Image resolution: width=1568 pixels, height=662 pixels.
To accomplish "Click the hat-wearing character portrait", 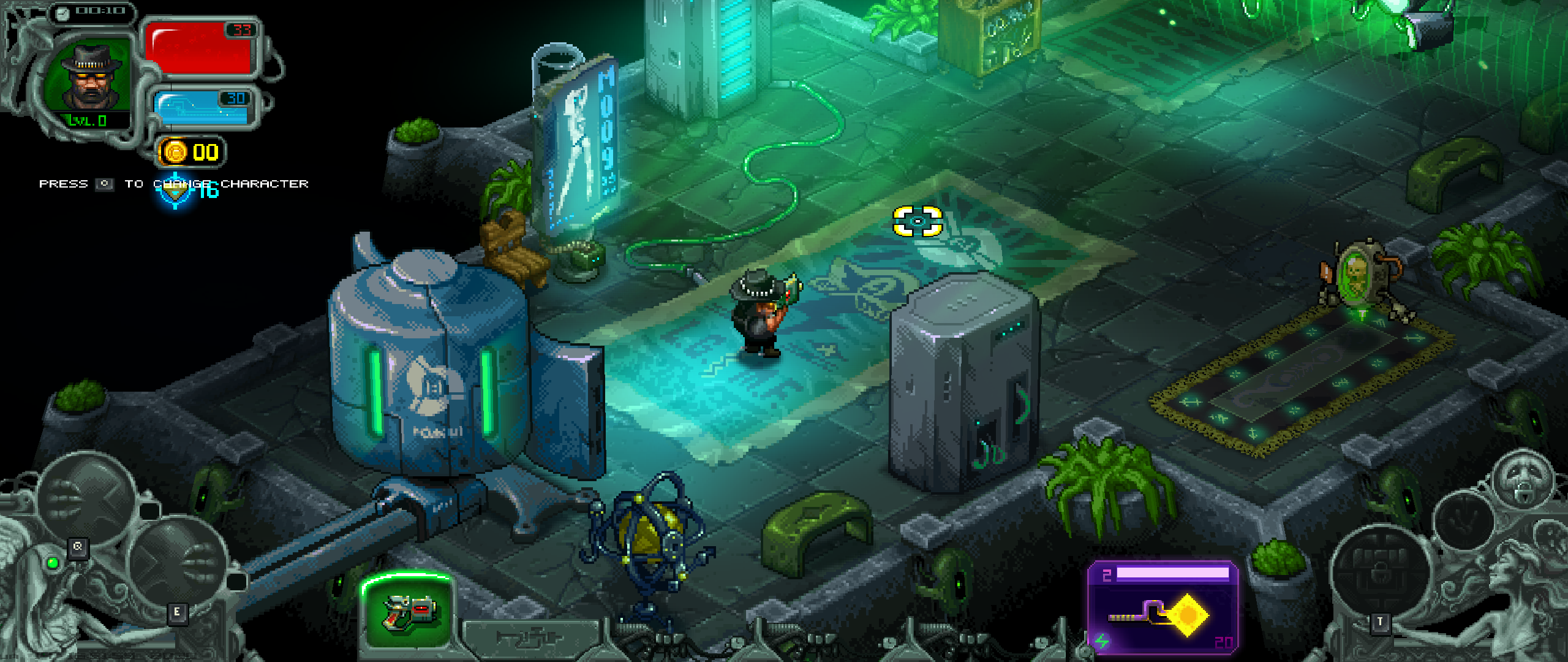I will (x=92, y=77).
